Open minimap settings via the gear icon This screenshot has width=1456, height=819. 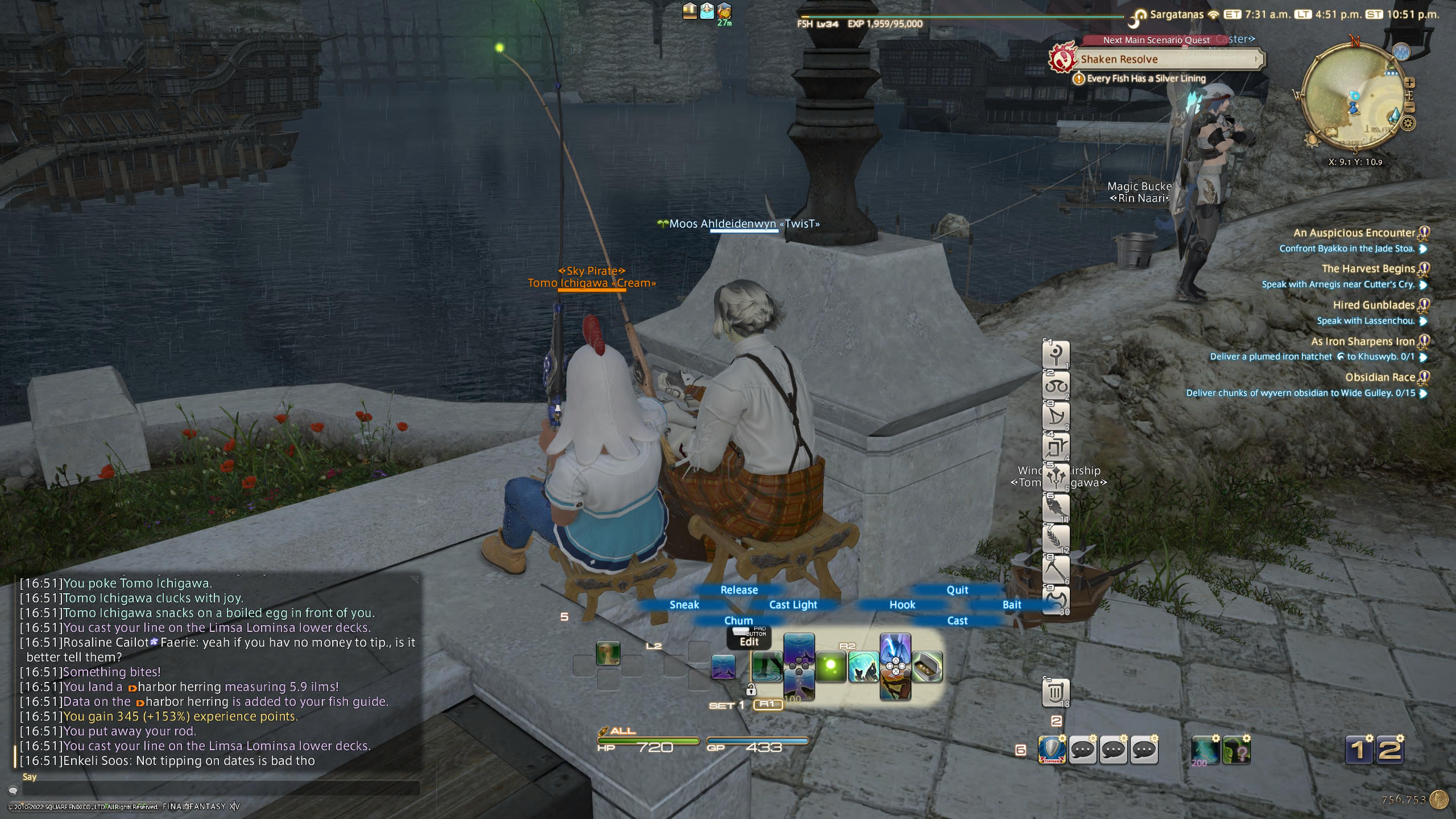[1408, 122]
